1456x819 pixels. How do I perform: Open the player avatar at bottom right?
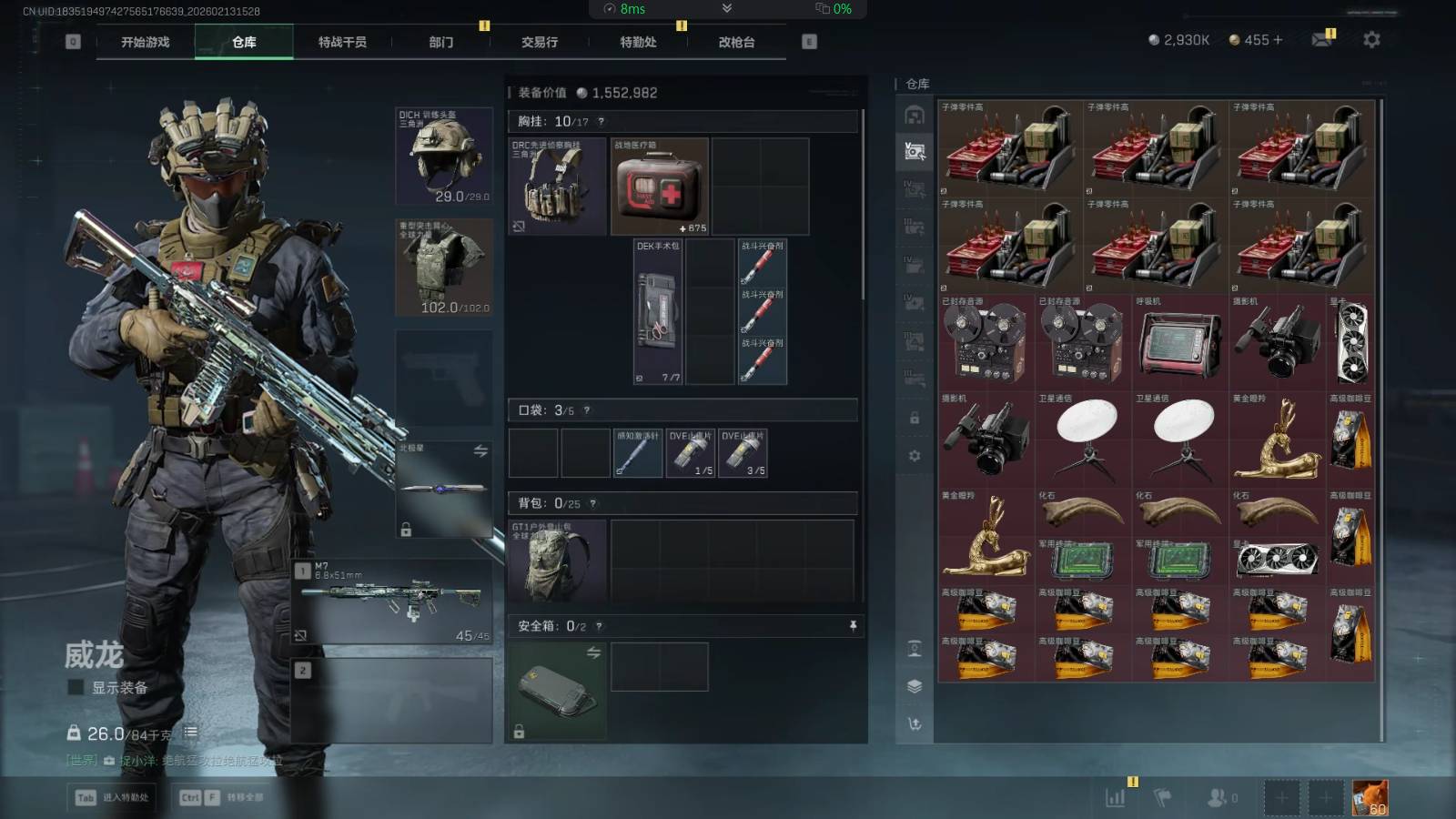coord(1370,798)
